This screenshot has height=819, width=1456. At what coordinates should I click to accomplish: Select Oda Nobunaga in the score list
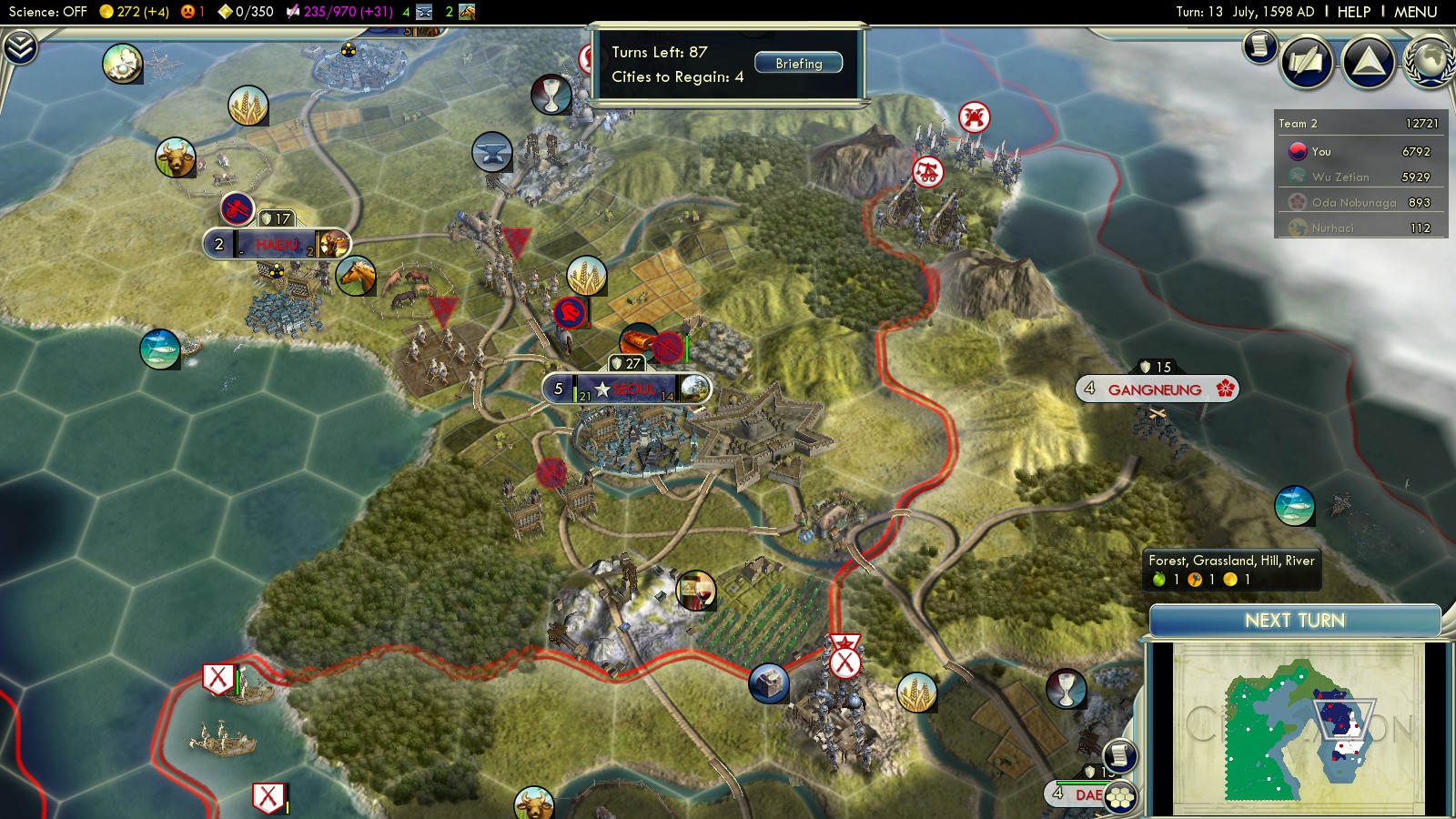point(1353,203)
